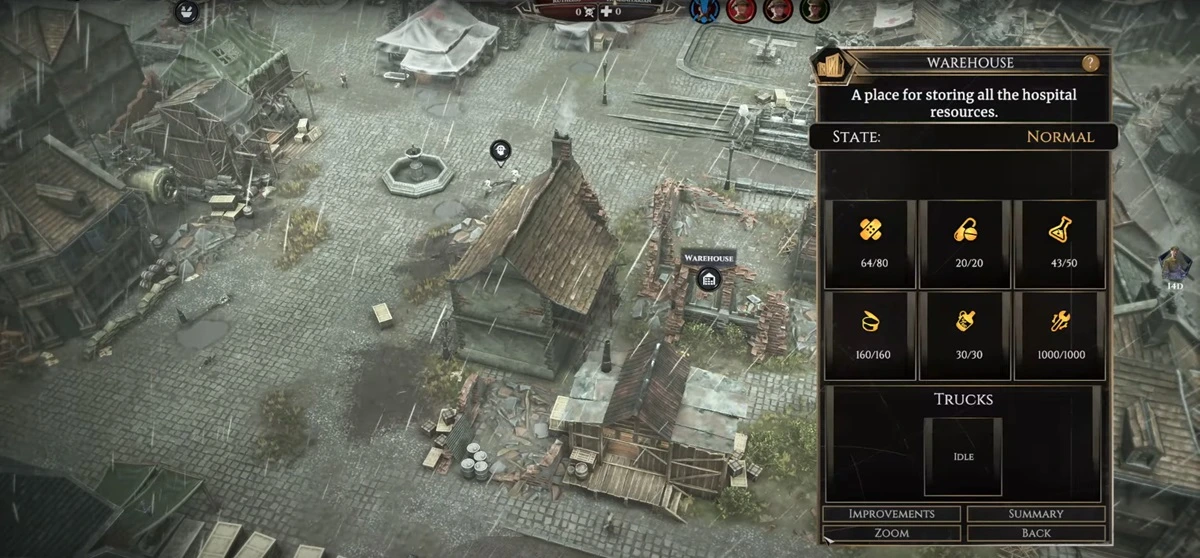Viewport: 1200px width, 558px height.
Task: Select the bandages resource tile
Action: point(870,243)
